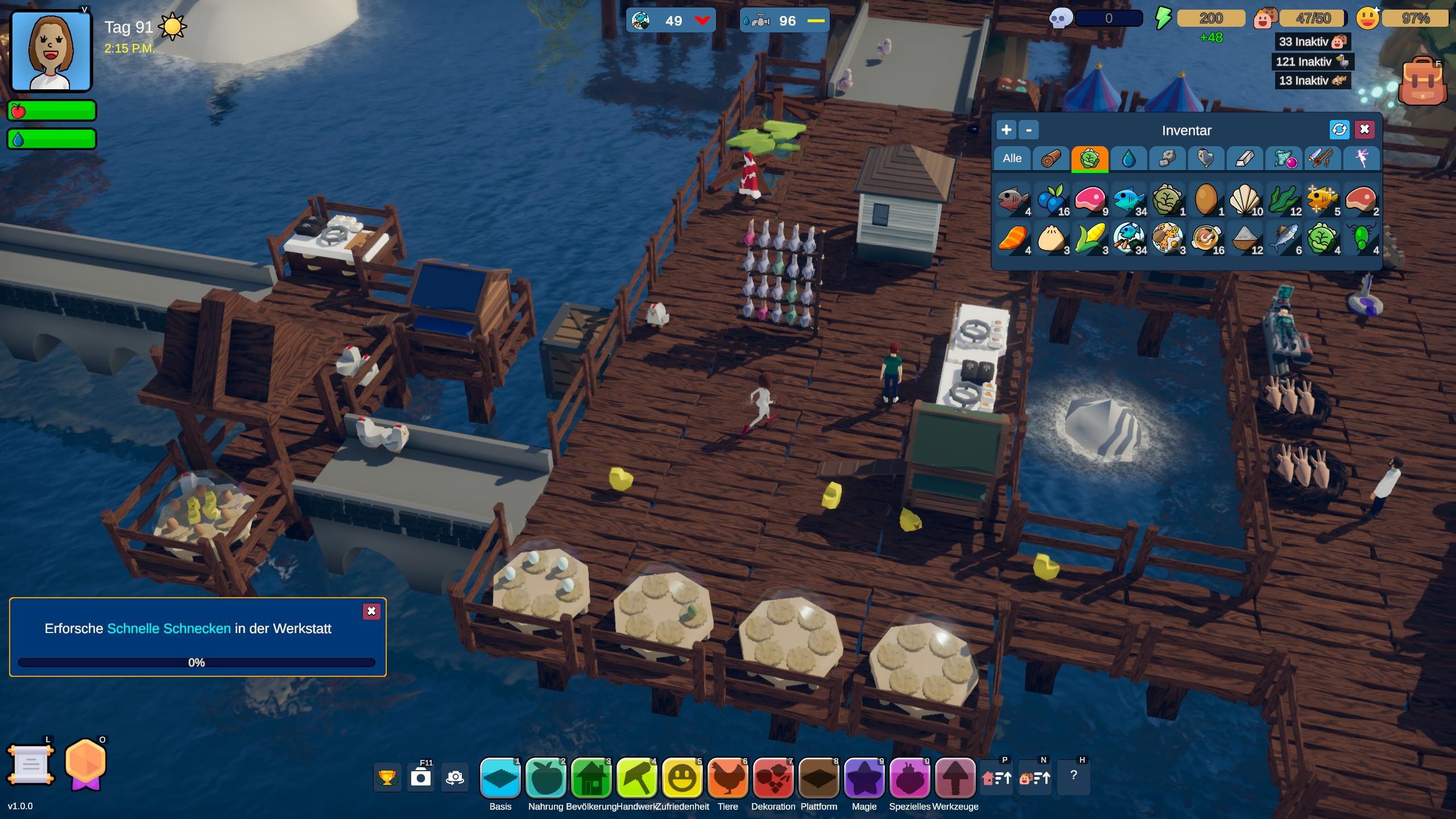The height and width of the screenshot is (819, 1456).
Task: Pick the corn cob inventory slot
Action: (1091, 239)
